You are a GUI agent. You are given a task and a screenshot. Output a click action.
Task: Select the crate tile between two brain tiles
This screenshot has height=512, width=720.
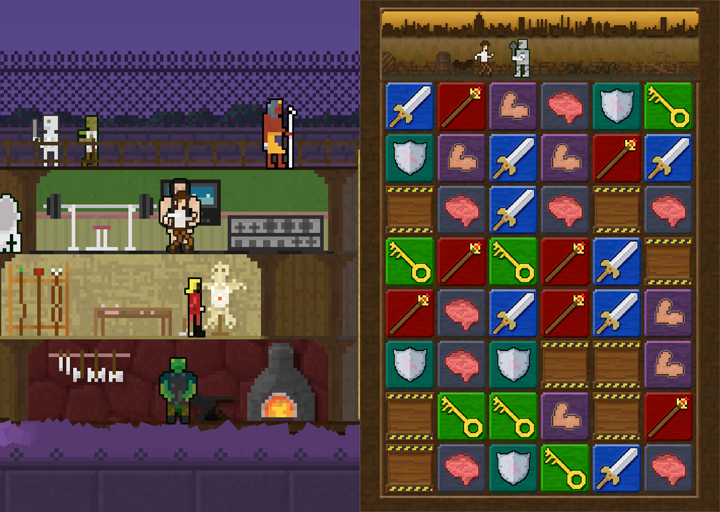click(617, 209)
